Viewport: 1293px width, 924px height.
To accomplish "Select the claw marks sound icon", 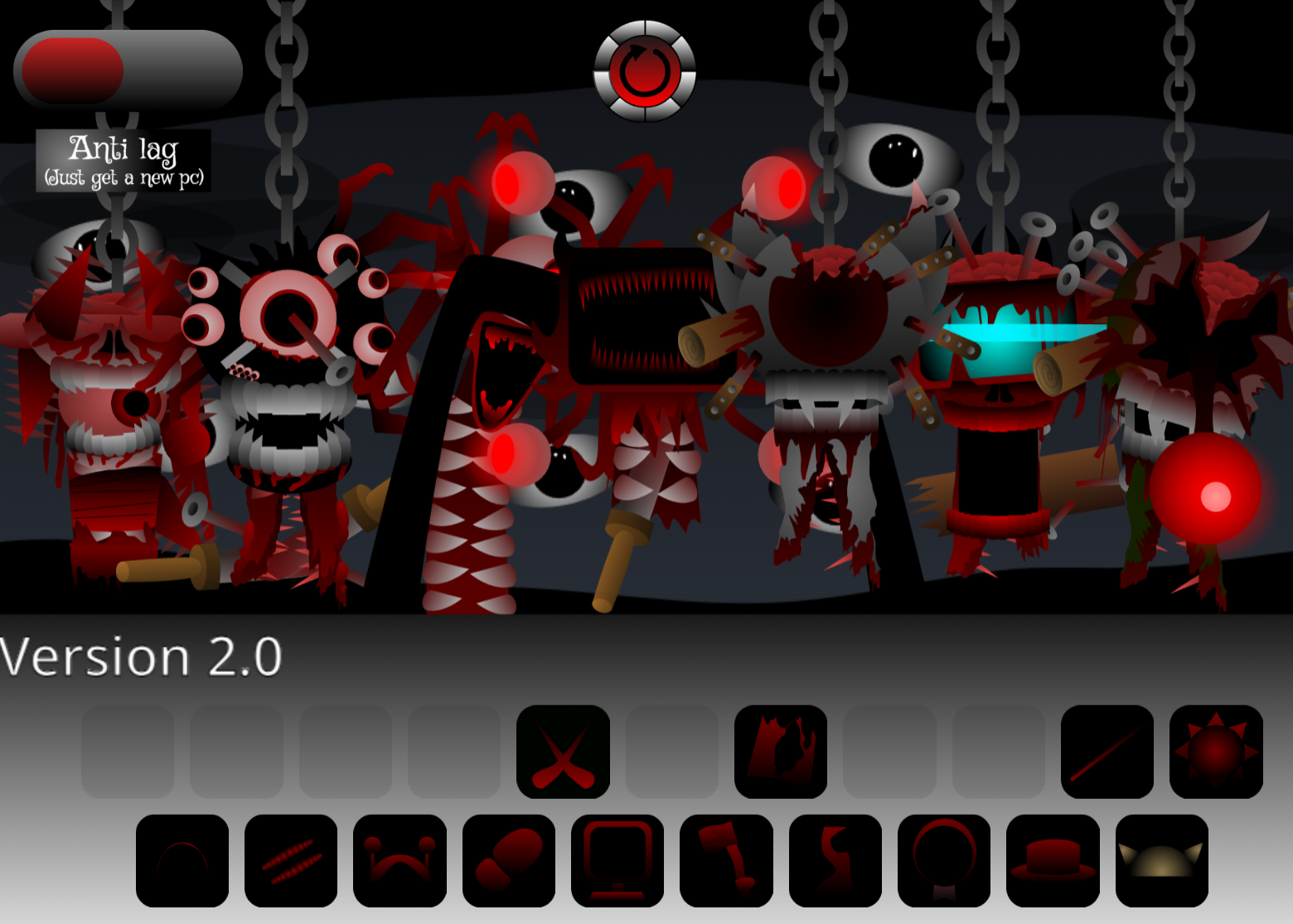I will (292, 862).
